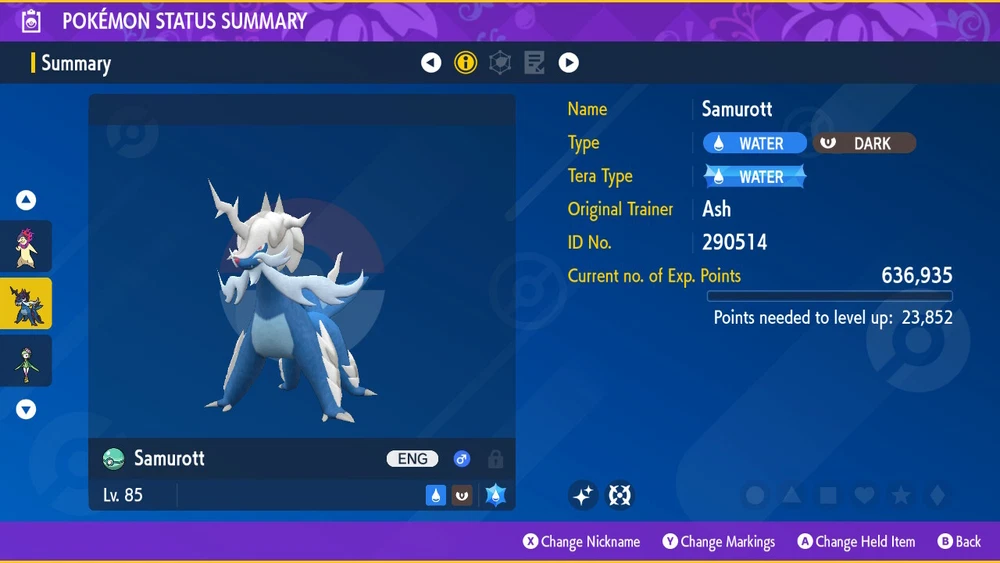The width and height of the screenshot is (1000, 563).
Task: Toggle the star marking
Action: click(900, 495)
